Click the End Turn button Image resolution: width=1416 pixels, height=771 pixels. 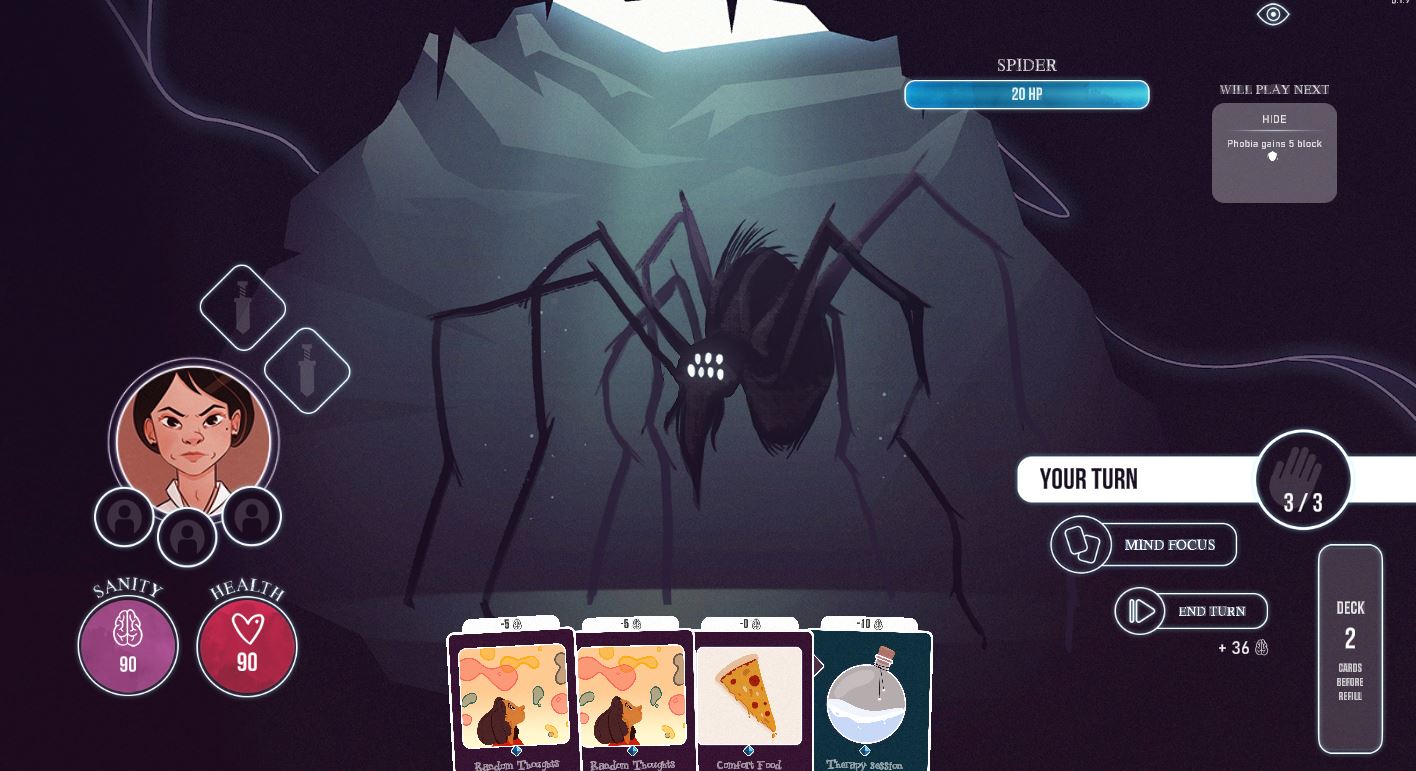[1191, 611]
